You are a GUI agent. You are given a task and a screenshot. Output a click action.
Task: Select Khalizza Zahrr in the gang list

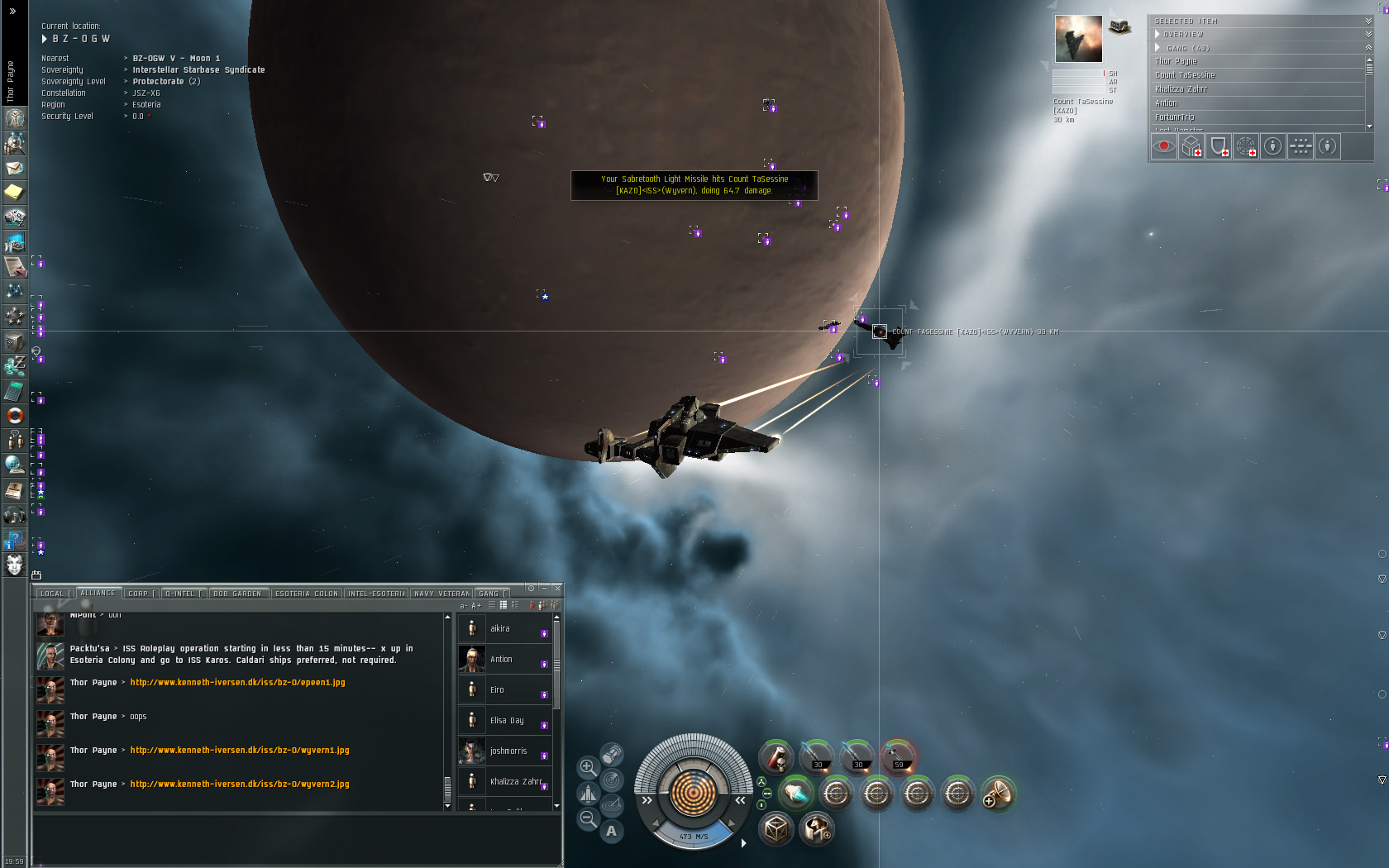(1181, 89)
